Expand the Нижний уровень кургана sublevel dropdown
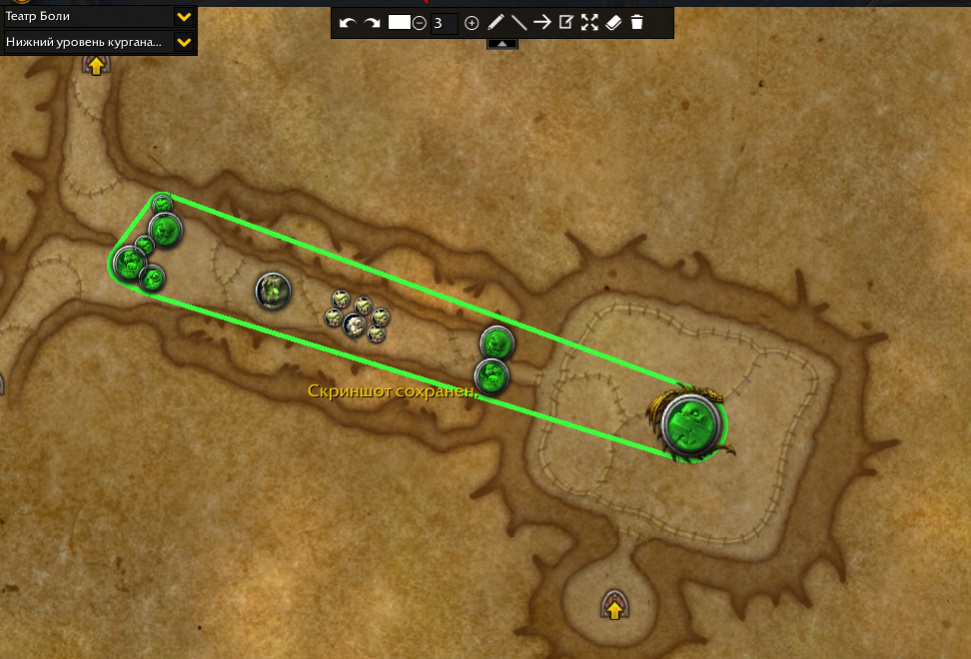Image resolution: width=971 pixels, height=659 pixels. click(184, 42)
